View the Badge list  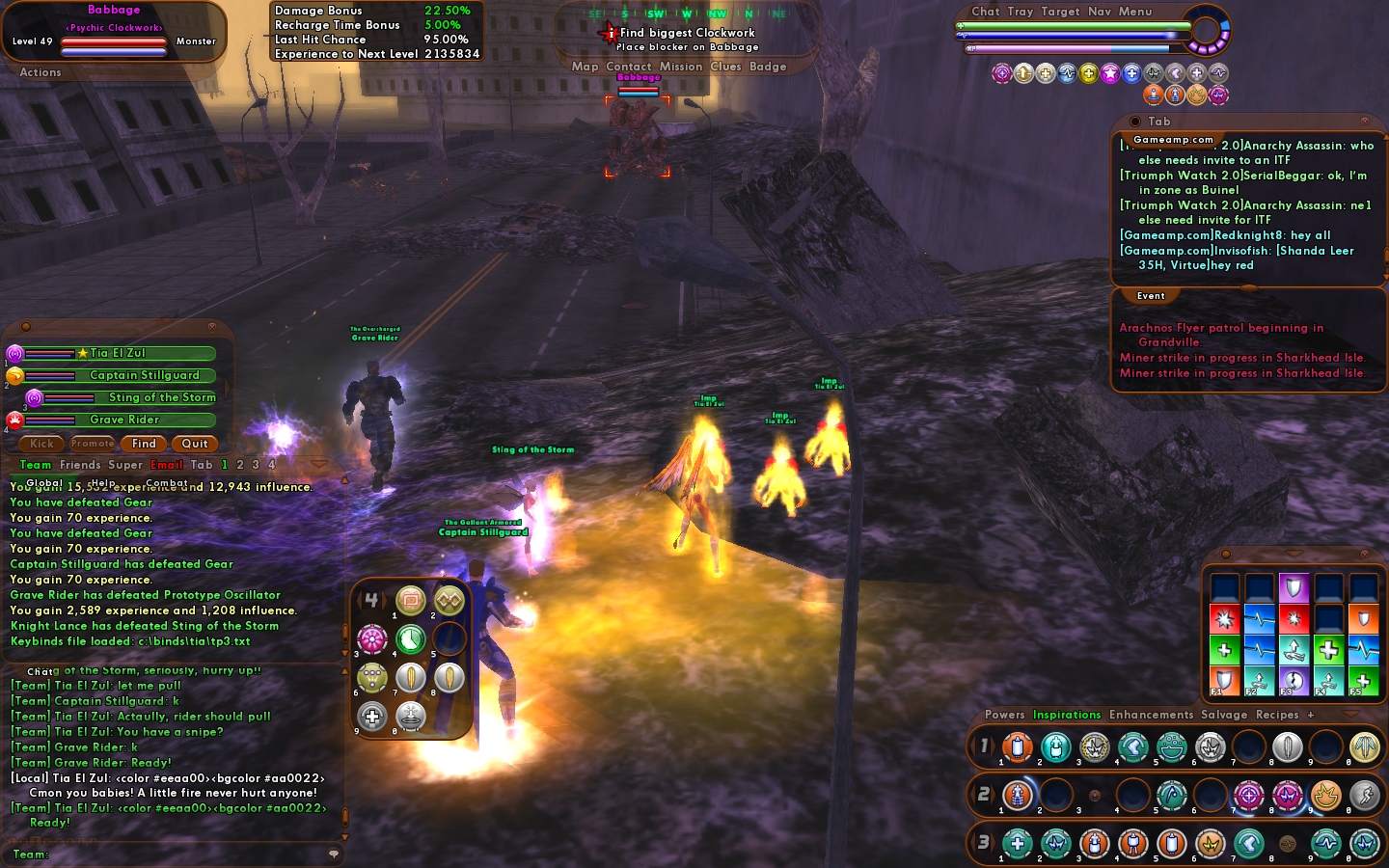click(x=768, y=67)
